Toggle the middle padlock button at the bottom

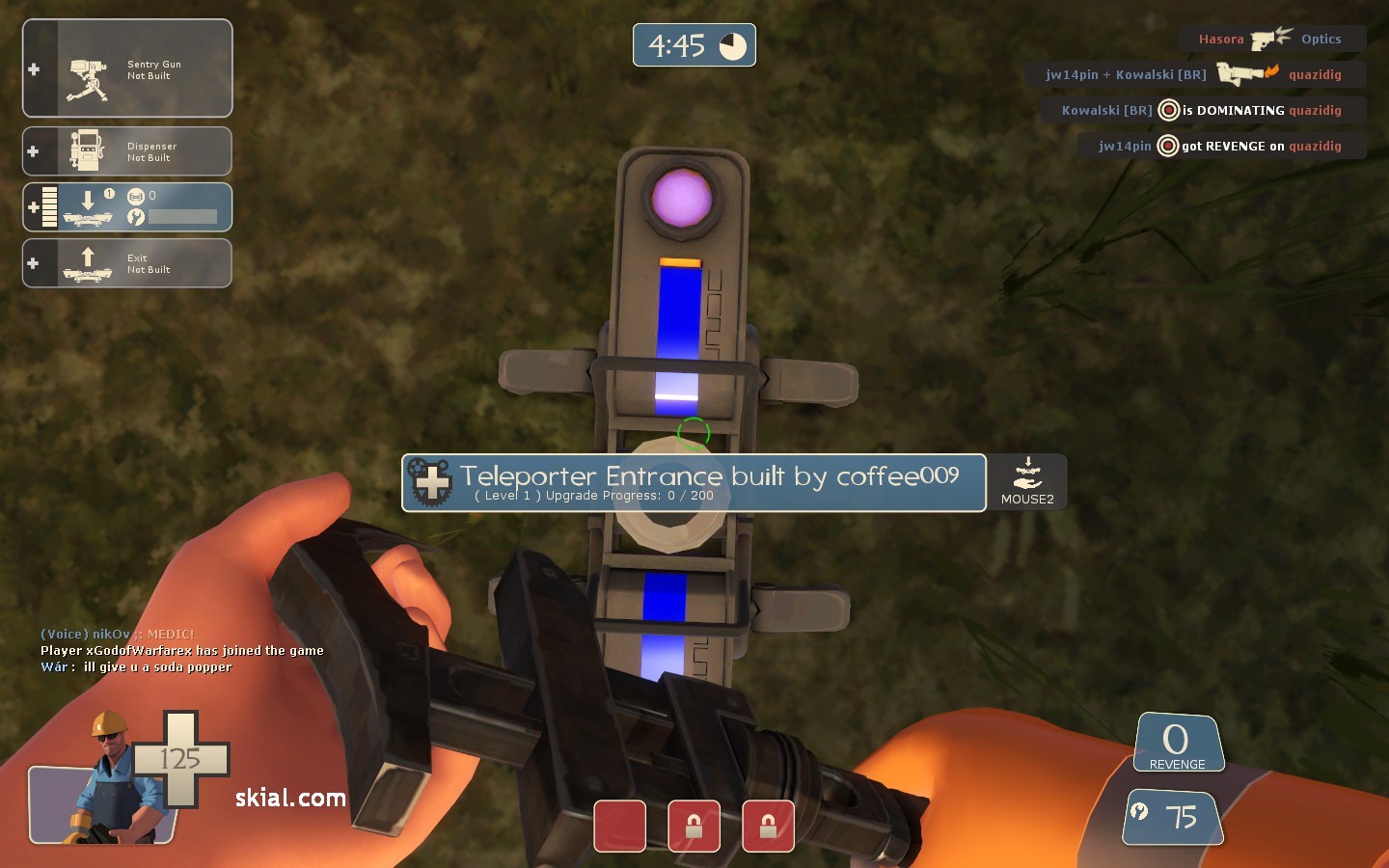point(694,827)
